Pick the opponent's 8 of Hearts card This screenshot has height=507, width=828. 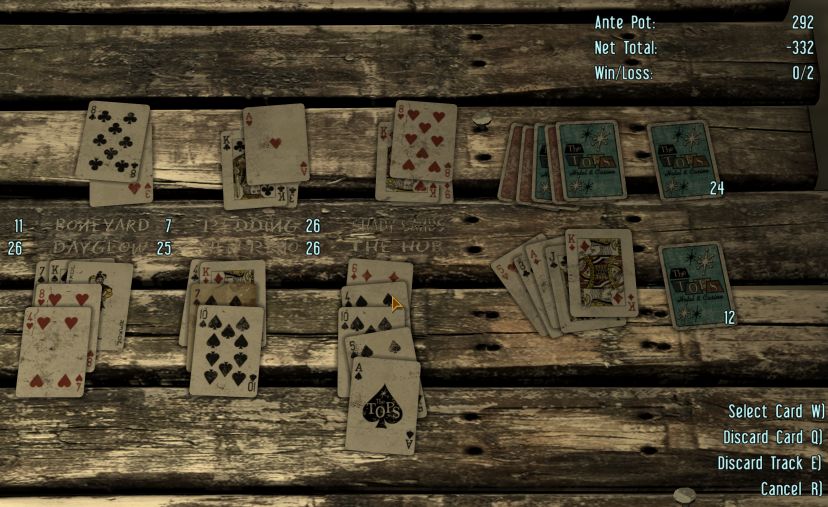(423, 139)
